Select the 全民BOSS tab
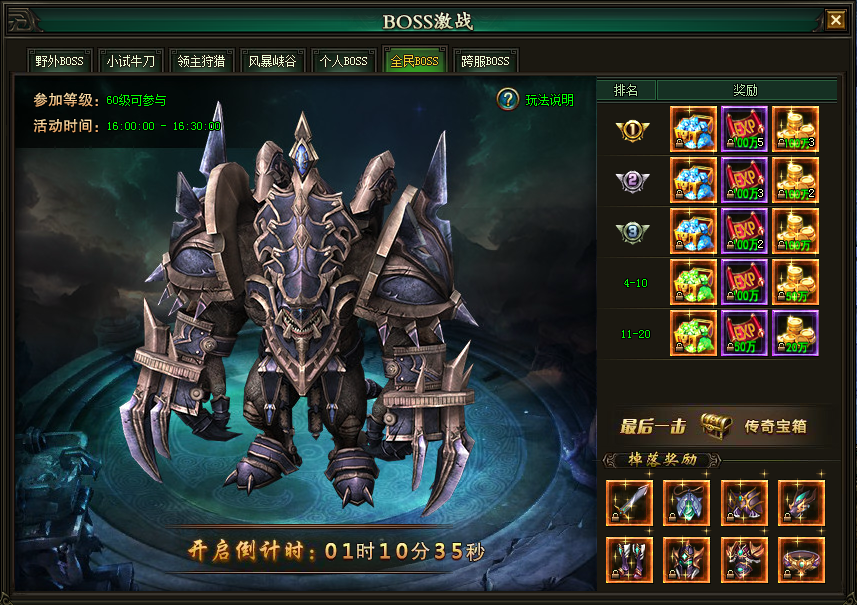This screenshot has width=857, height=605. pos(414,61)
